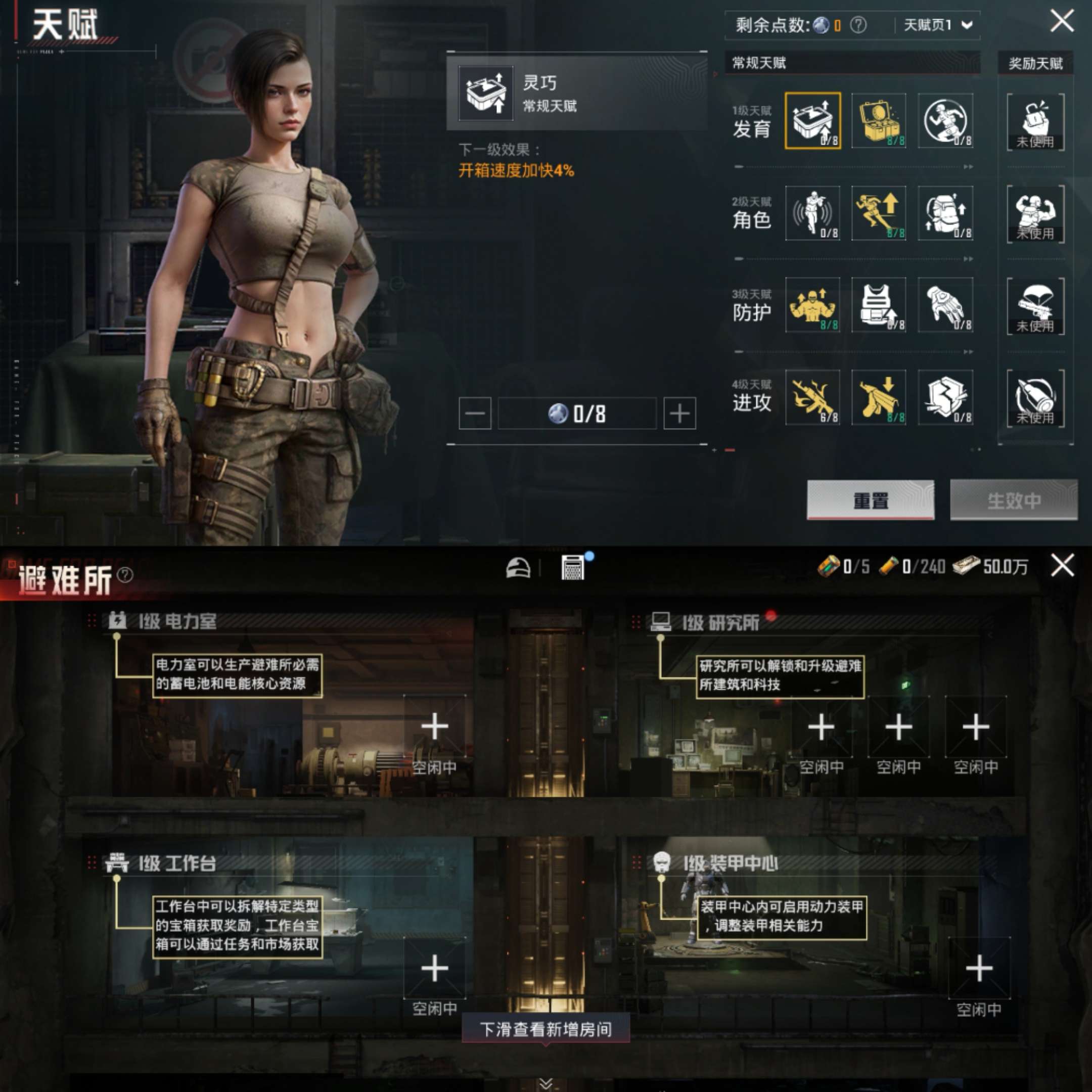This screenshot has height=1092, width=1092.
Task: Select the backpack capacity talent icon
Action: pyautogui.click(x=945, y=214)
